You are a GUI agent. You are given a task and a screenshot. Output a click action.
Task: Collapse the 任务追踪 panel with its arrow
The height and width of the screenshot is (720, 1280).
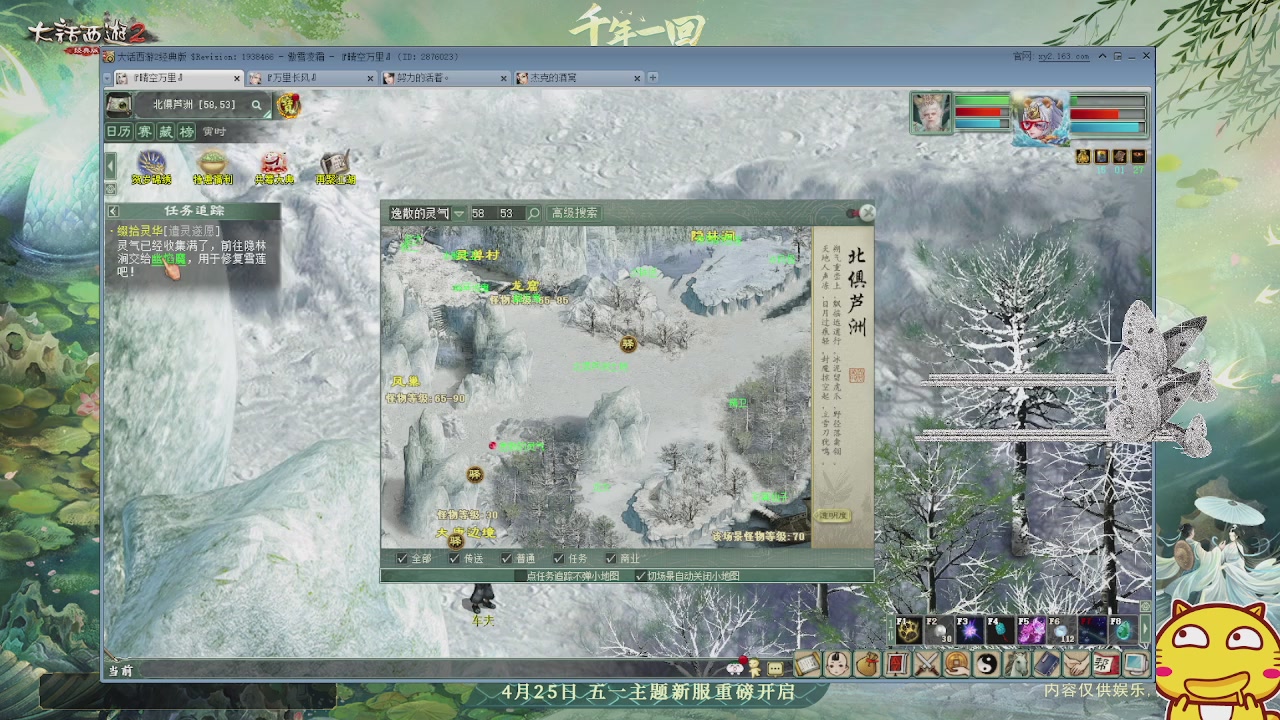[x=113, y=210]
